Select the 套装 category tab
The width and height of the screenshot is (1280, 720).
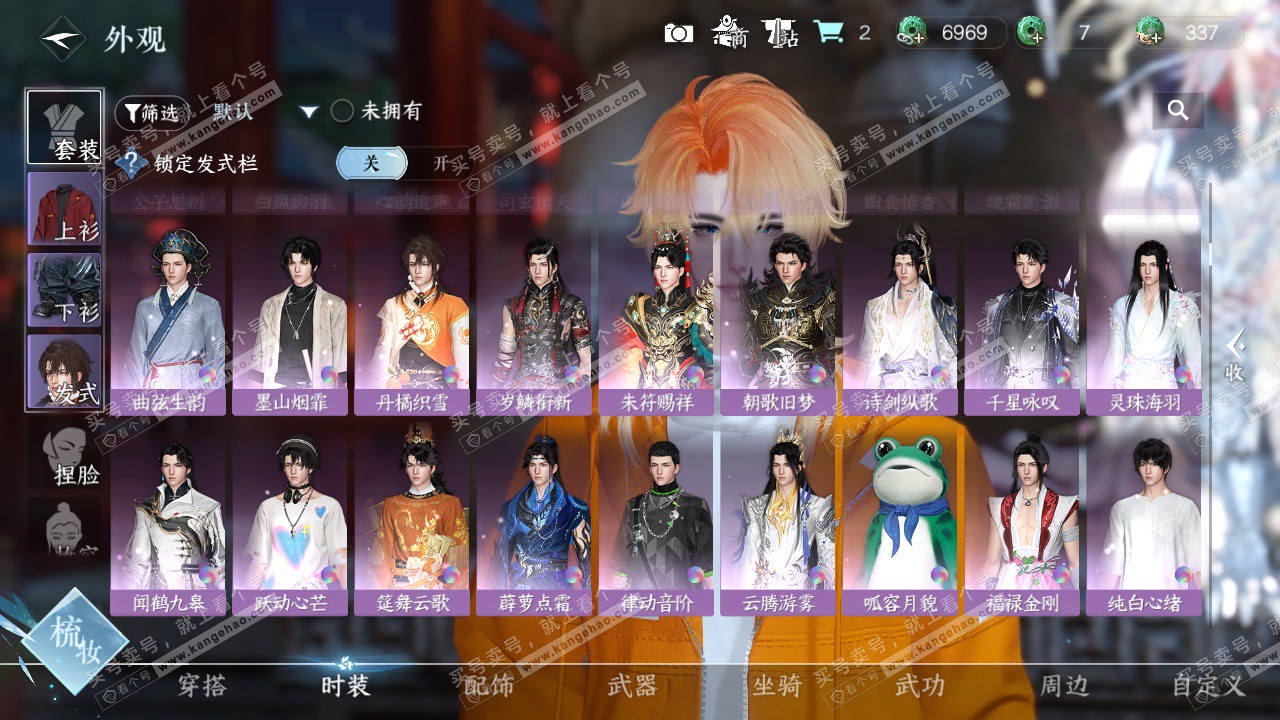point(64,127)
